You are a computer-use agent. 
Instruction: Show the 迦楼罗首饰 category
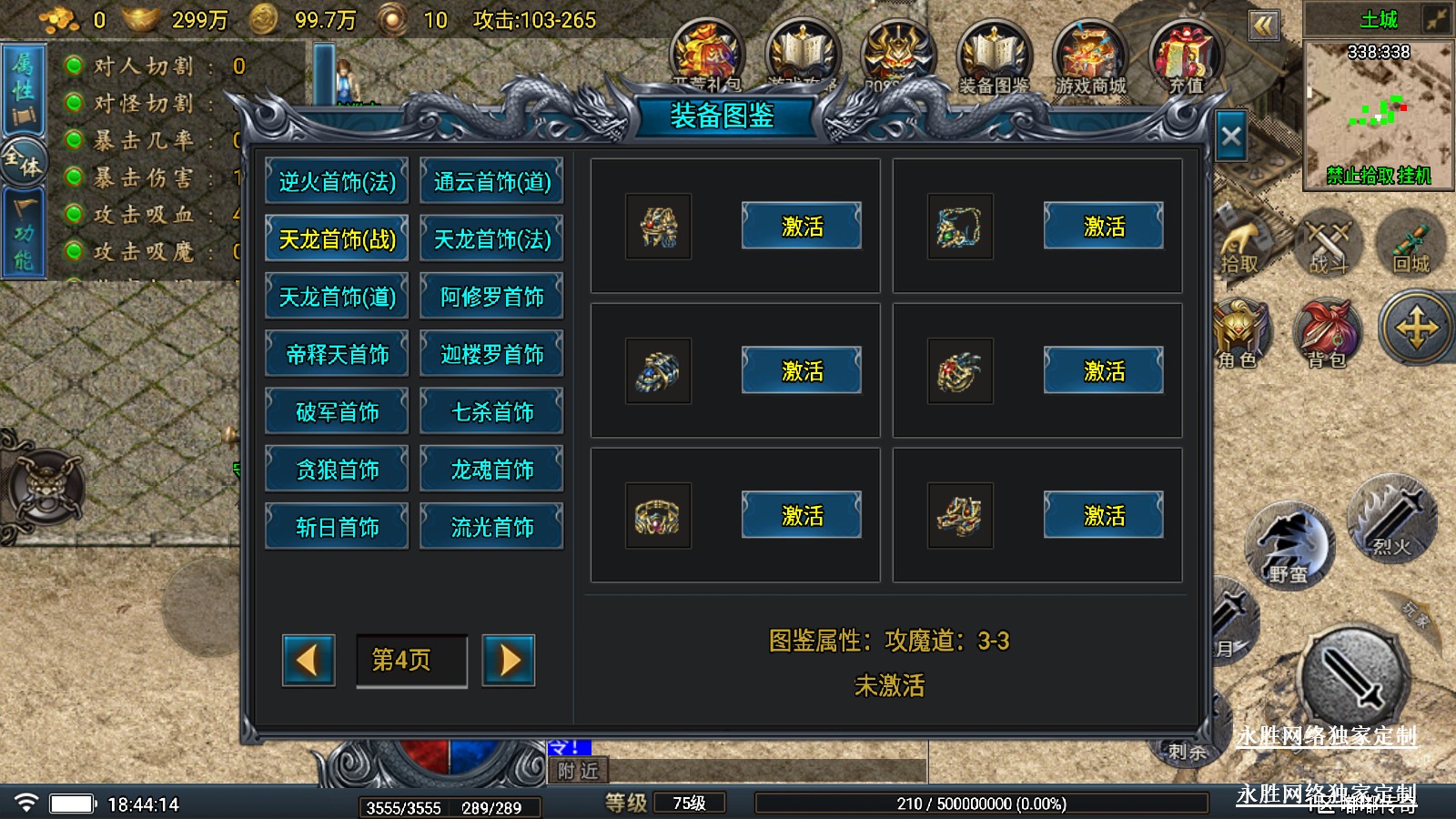pyautogui.click(x=491, y=354)
